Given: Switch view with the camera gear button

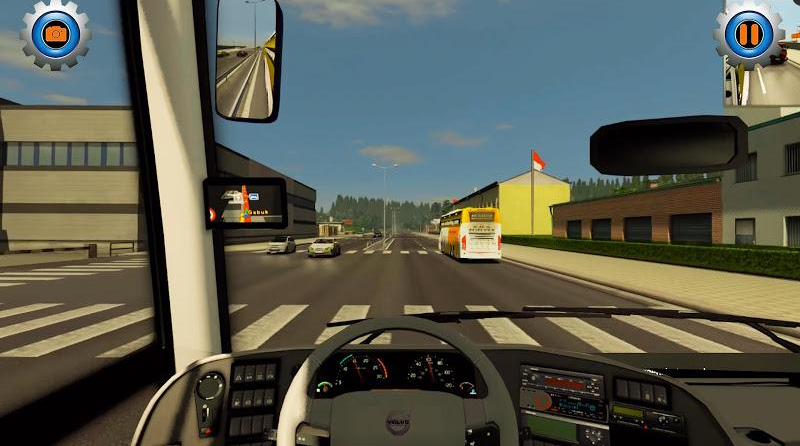Looking at the screenshot, I should tap(56, 34).
